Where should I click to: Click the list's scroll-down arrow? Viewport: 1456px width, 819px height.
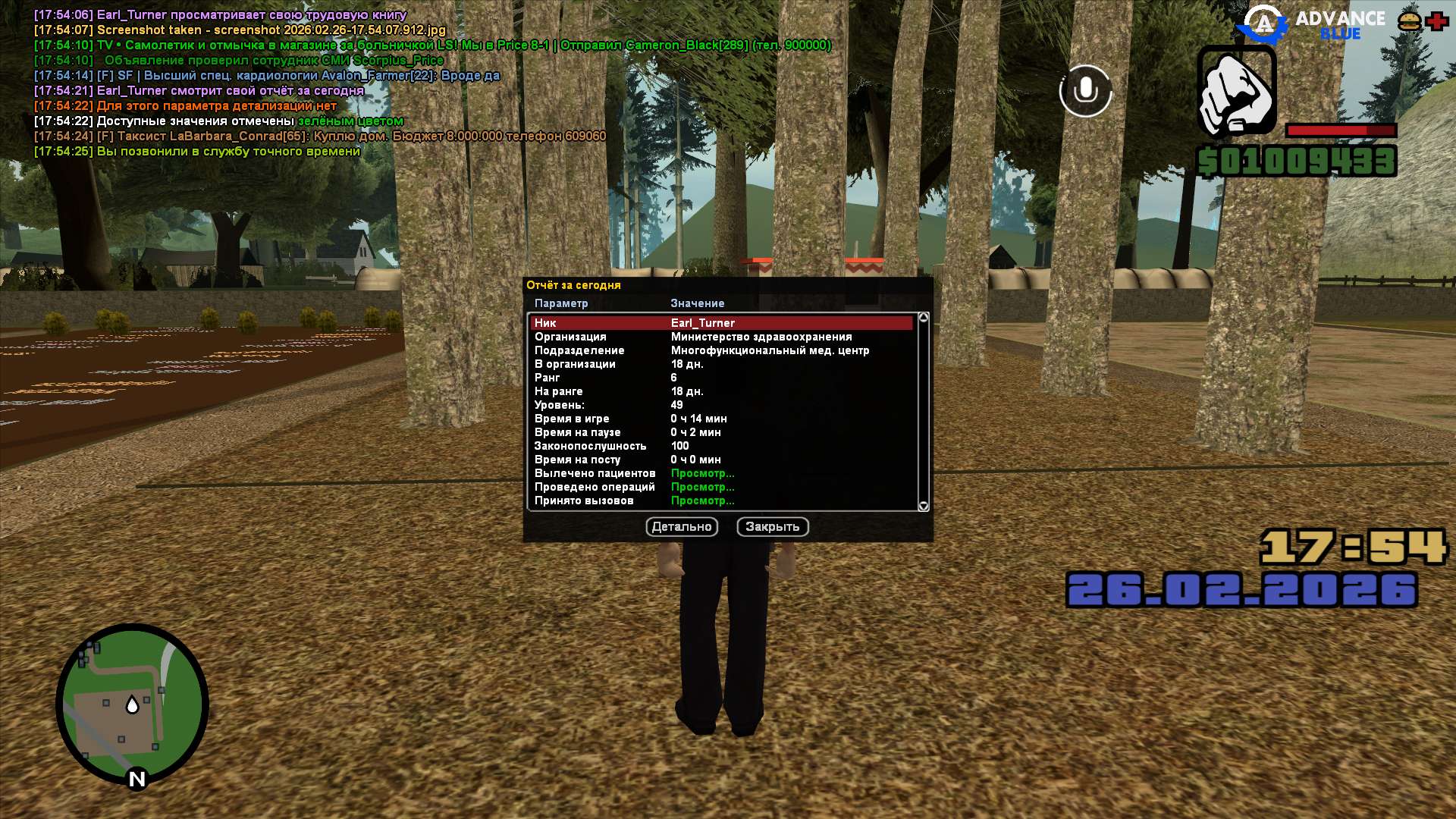pyautogui.click(x=923, y=506)
